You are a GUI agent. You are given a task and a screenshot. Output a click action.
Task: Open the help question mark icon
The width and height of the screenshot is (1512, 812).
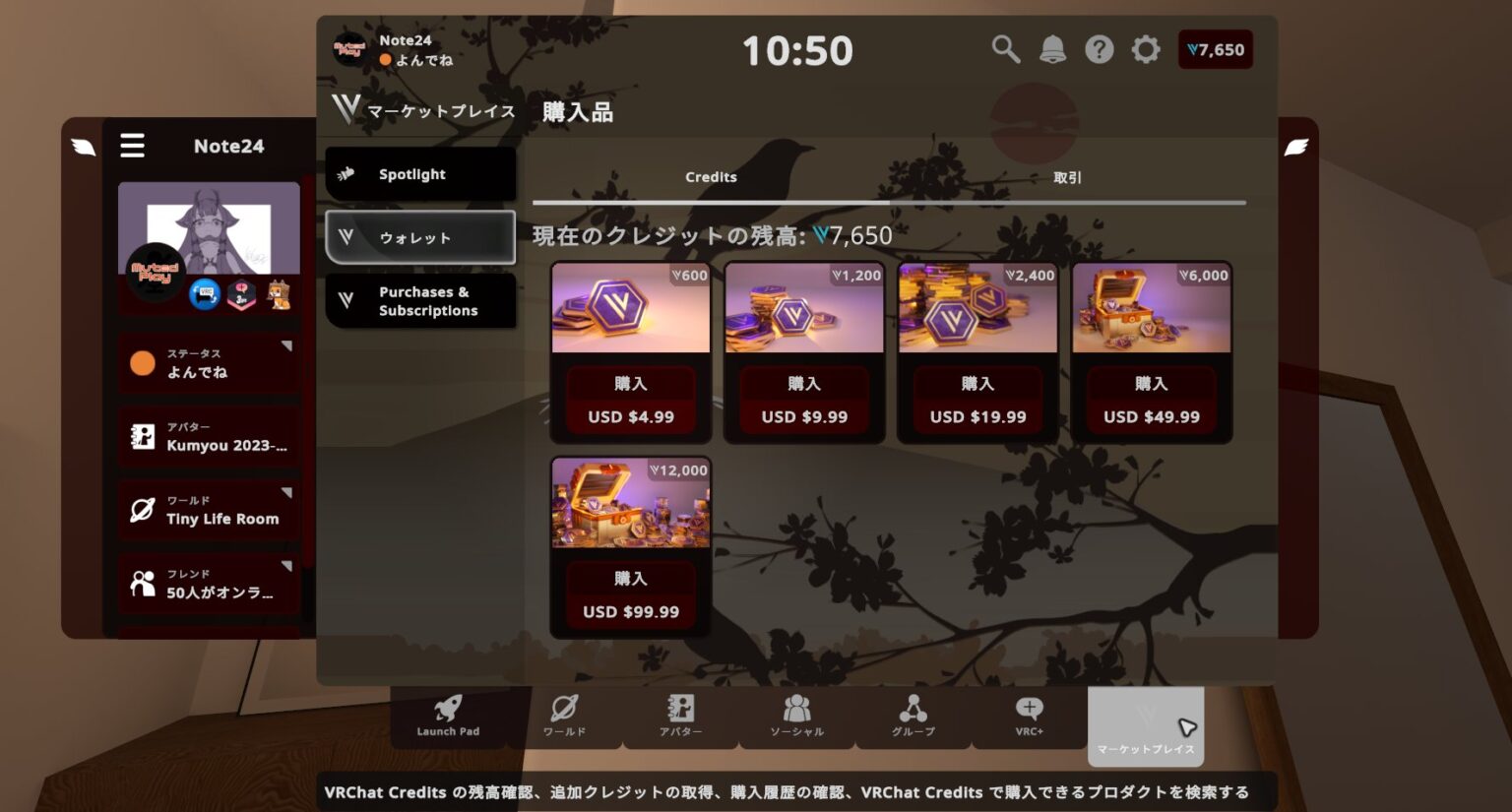coord(1099,48)
